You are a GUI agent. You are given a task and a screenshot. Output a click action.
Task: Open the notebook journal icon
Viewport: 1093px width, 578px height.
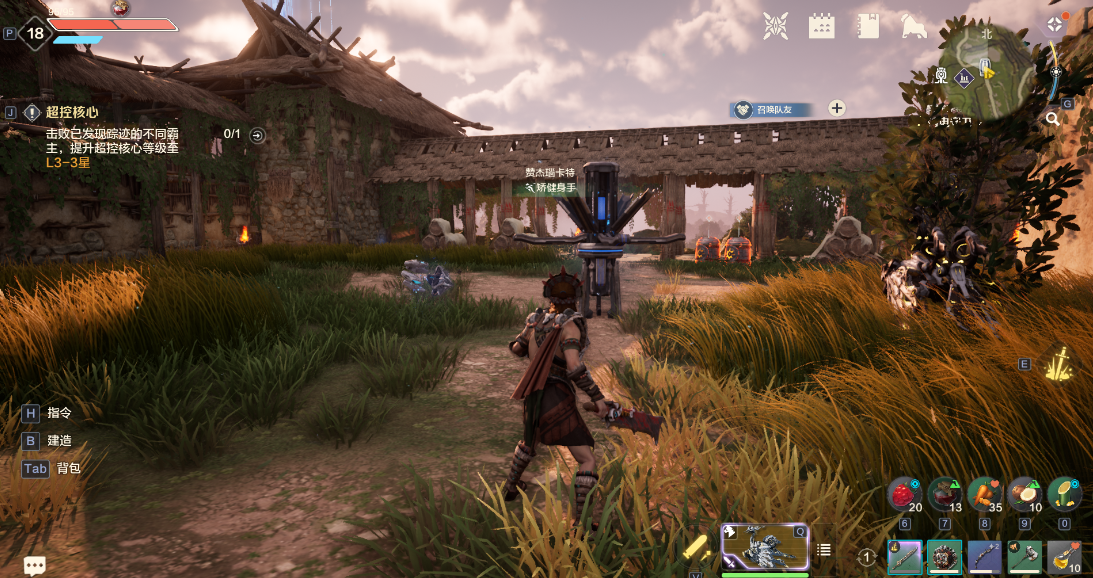tap(867, 26)
